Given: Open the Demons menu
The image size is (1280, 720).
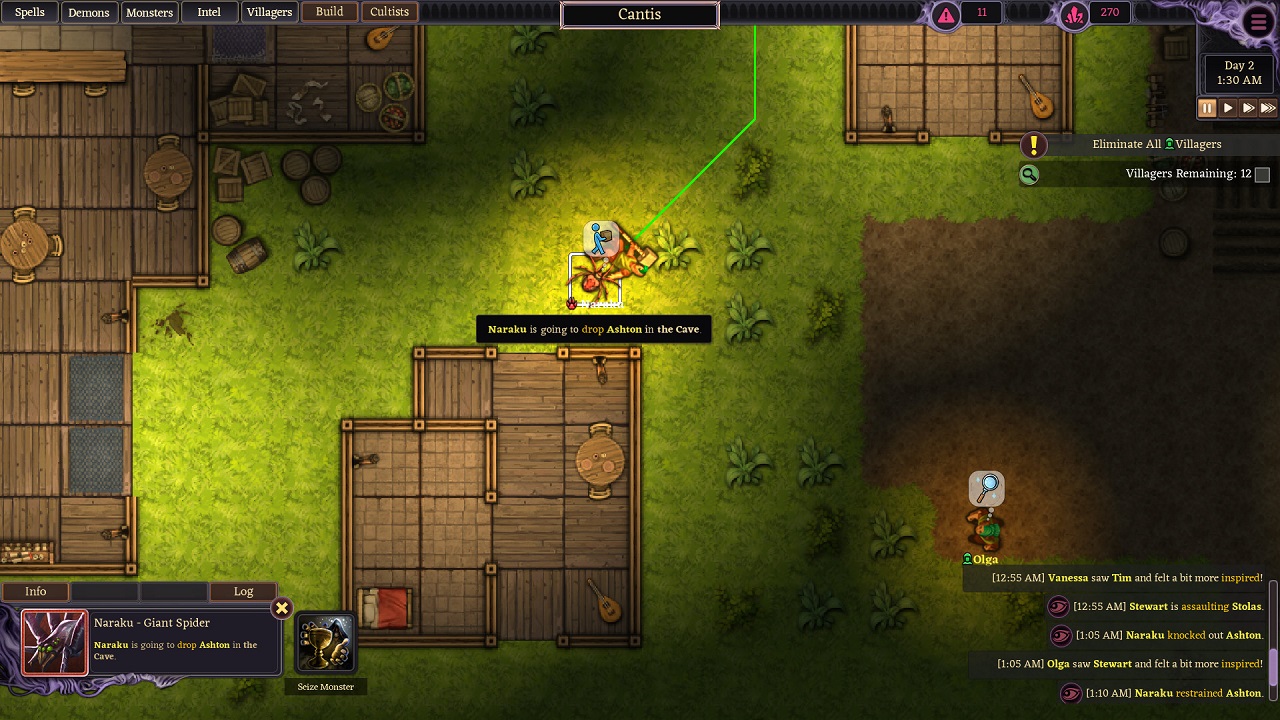Looking at the screenshot, I should [x=88, y=12].
